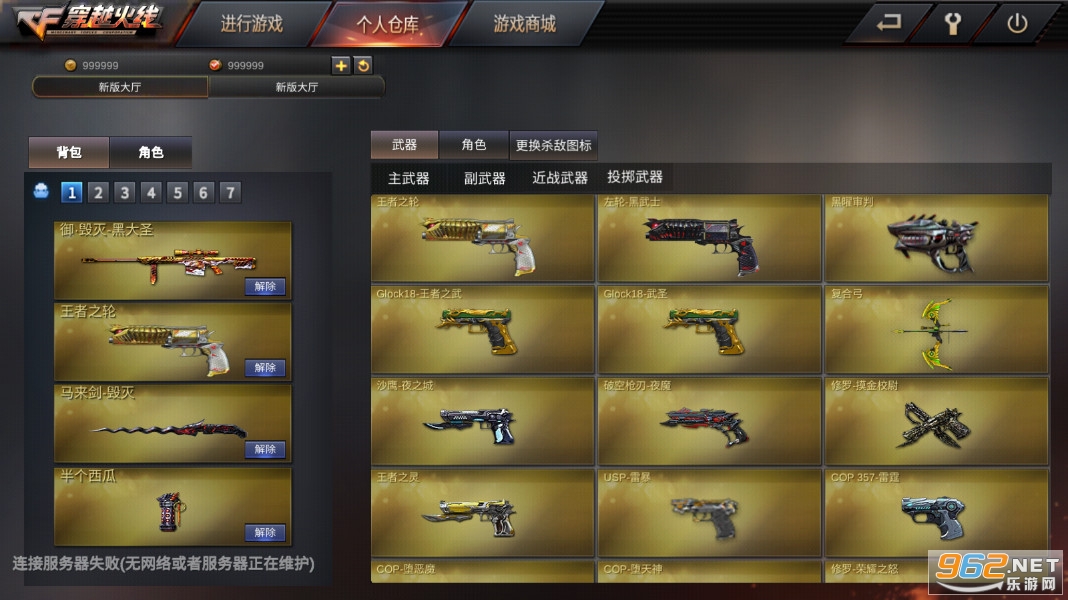Viewport: 1068px width, 600px height.
Task: Choose the 沙鹰-夜之城 pistol
Action: [x=483, y=421]
